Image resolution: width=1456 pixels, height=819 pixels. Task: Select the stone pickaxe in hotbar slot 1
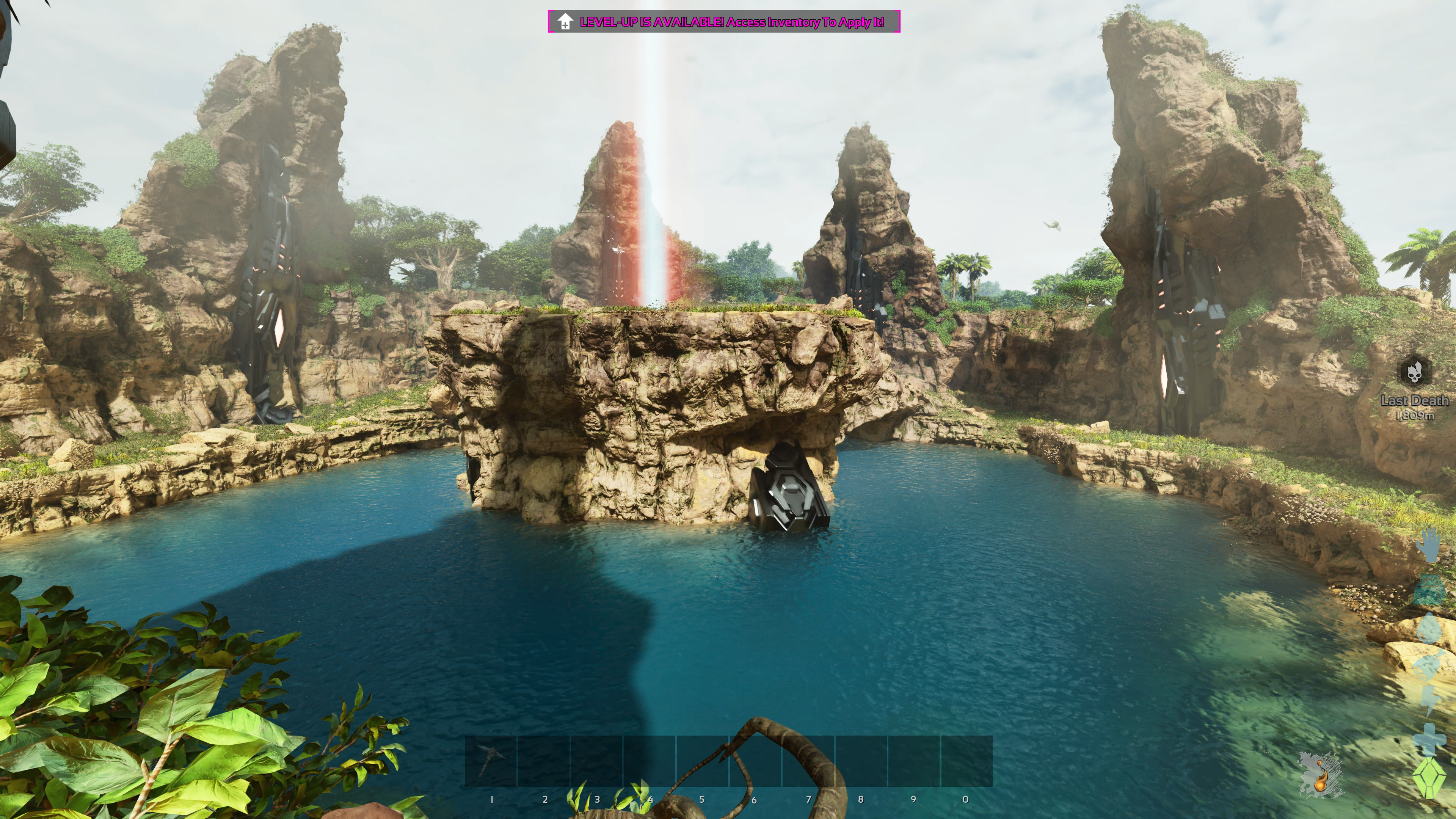click(x=491, y=760)
